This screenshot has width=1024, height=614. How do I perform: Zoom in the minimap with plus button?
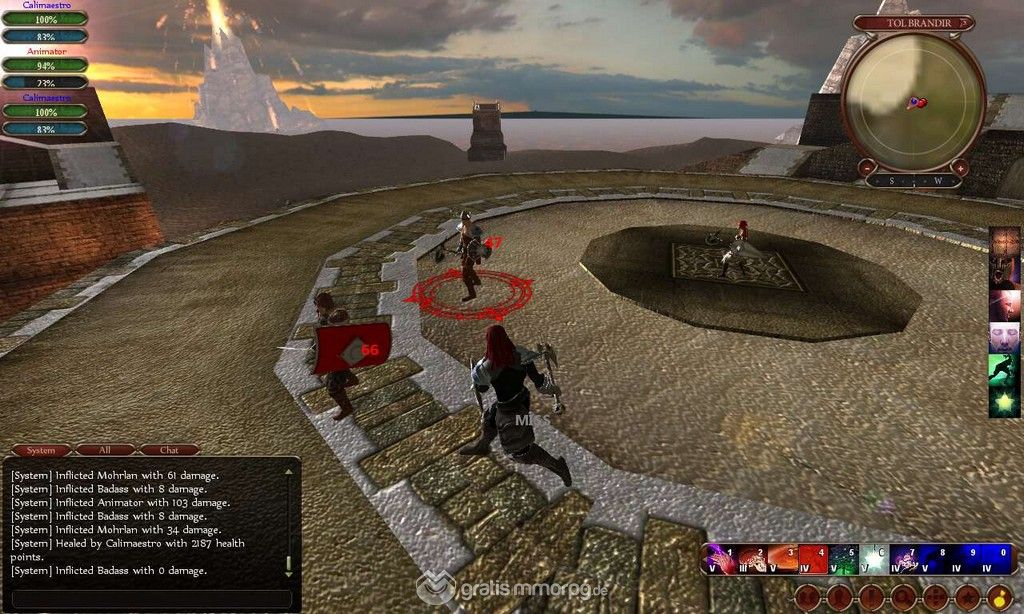click(x=960, y=169)
